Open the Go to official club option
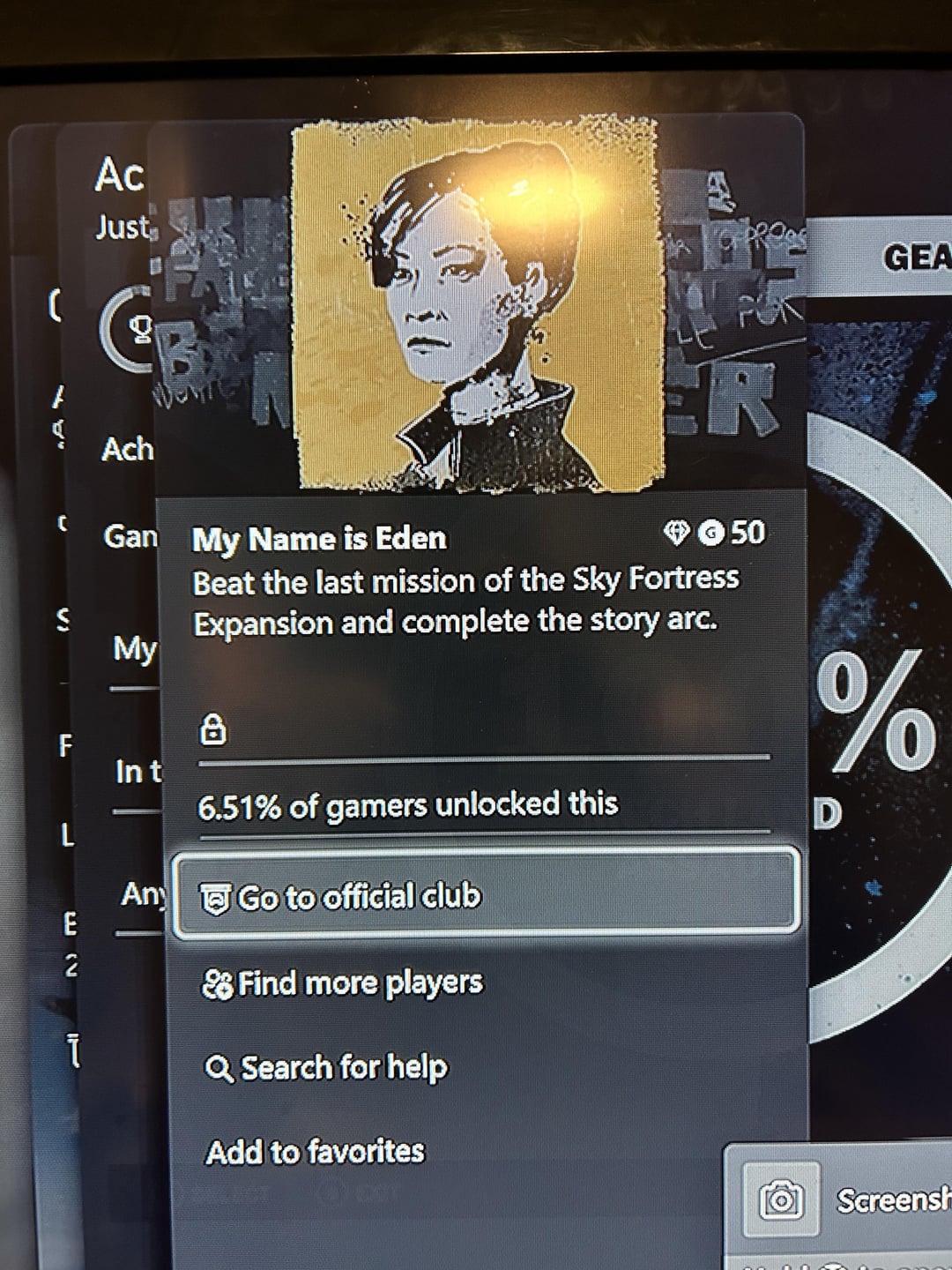The width and height of the screenshot is (952, 1270). (486, 895)
